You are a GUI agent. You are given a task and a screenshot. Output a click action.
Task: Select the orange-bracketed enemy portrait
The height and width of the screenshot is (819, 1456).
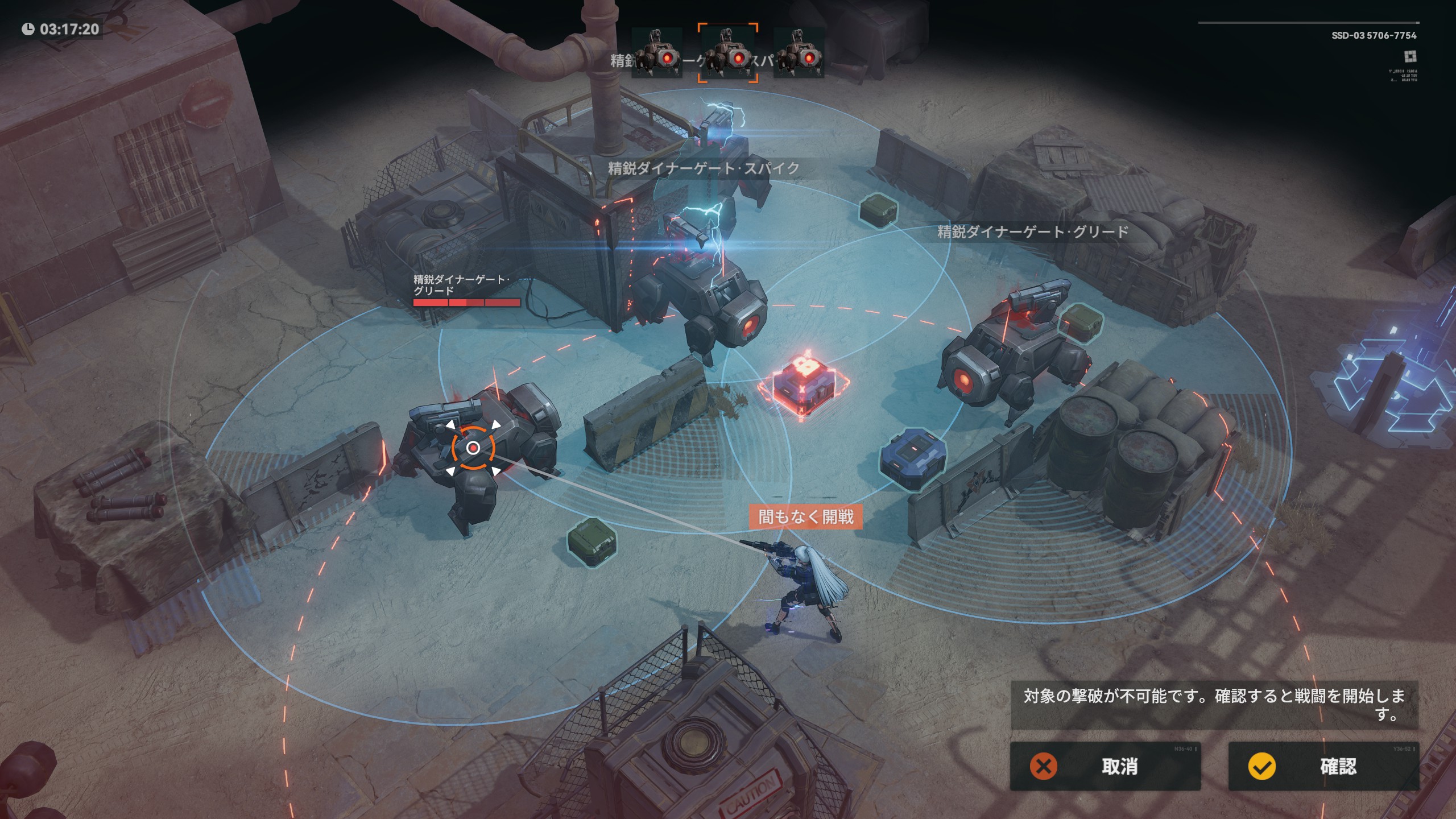(x=728, y=53)
